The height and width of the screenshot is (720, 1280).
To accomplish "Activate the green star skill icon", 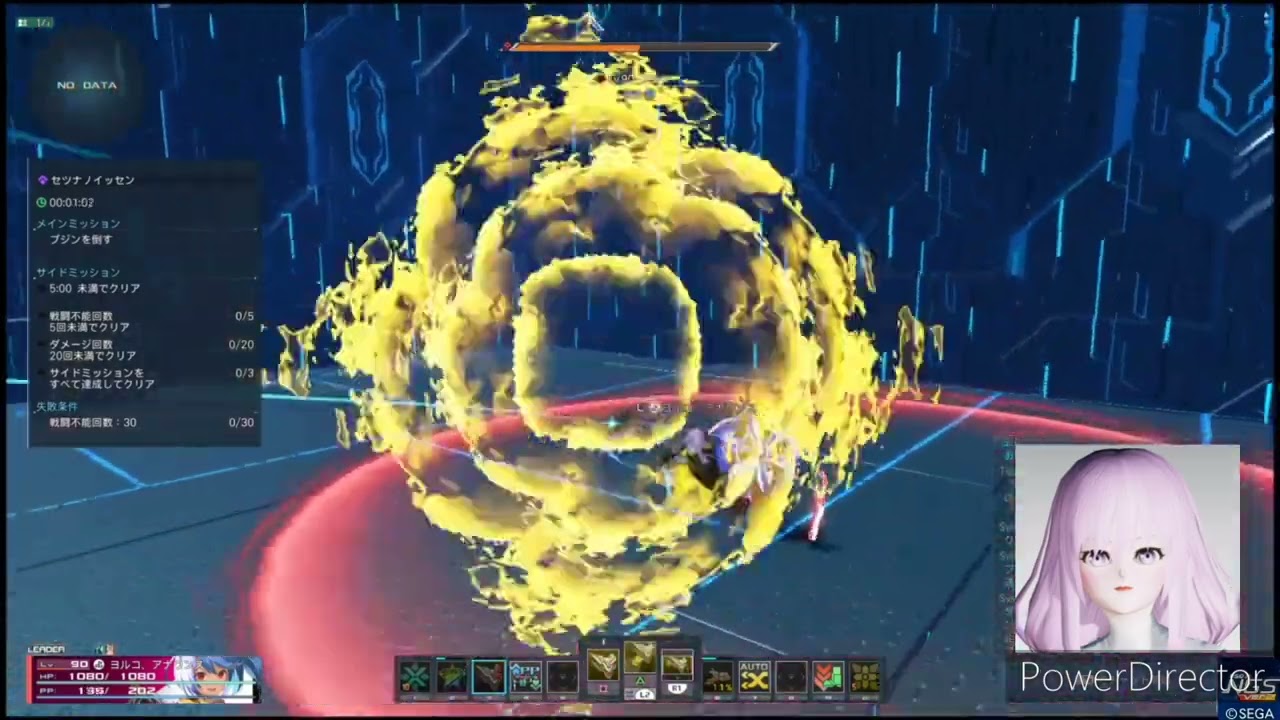I will coord(452,678).
